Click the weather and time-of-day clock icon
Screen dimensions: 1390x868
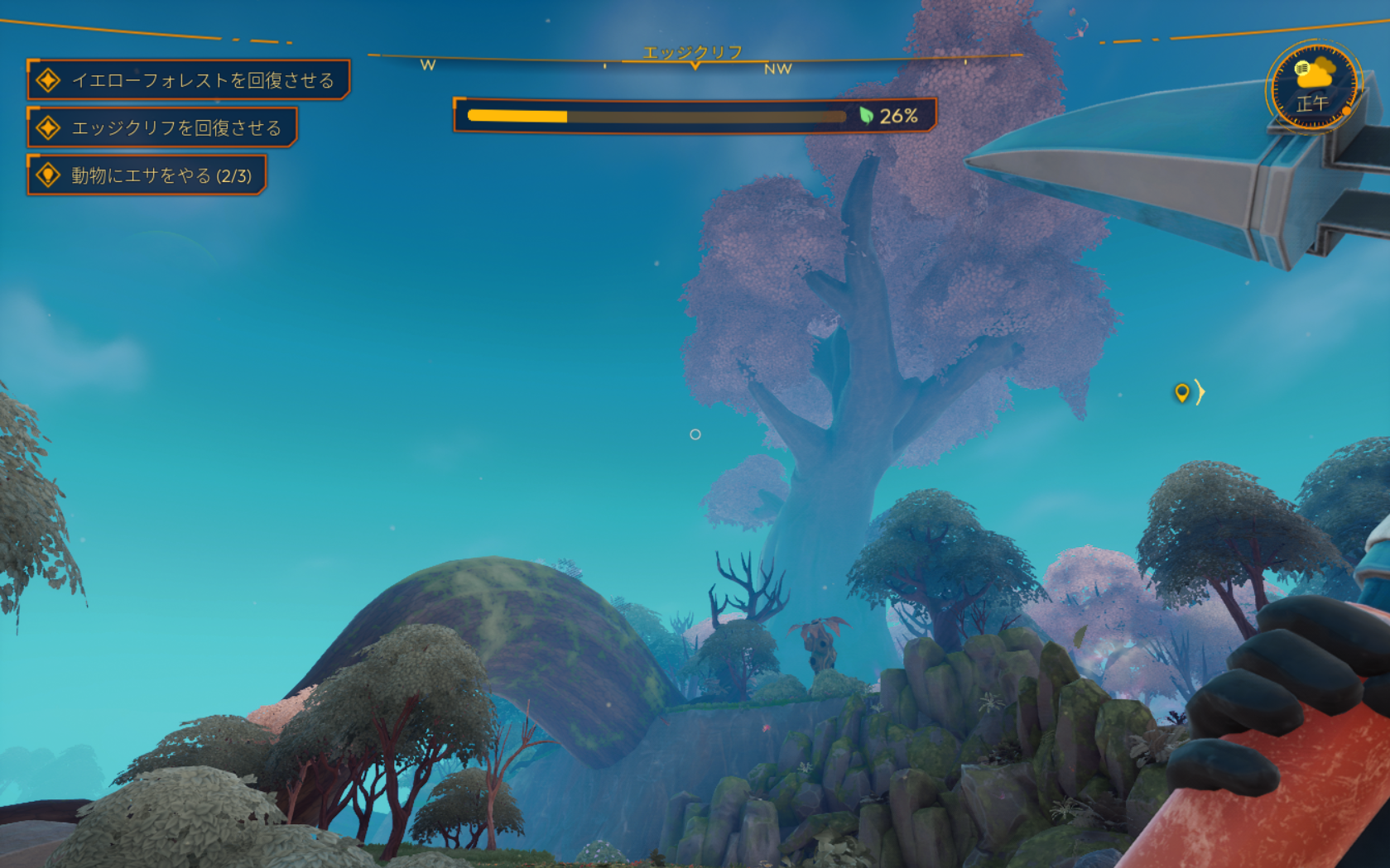point(1312,86)
